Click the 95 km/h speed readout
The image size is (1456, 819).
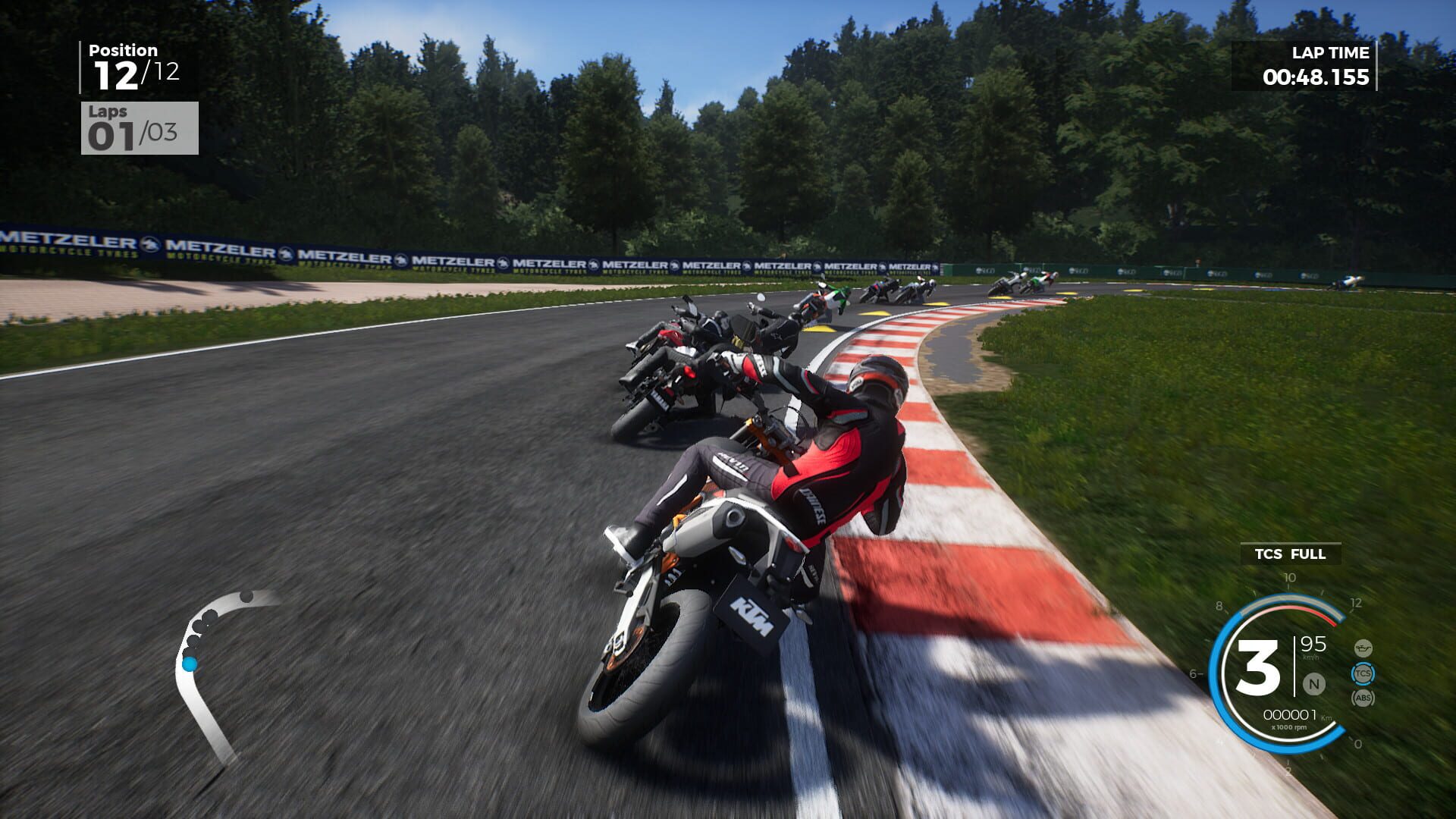[1313, 648]
